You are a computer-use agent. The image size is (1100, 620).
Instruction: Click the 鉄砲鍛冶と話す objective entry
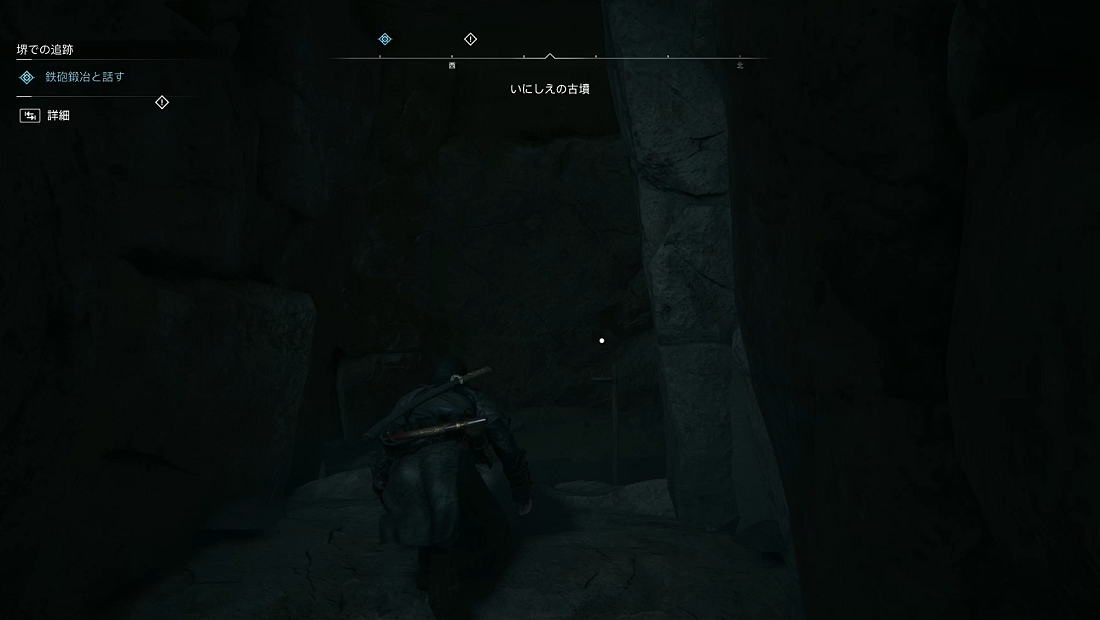[x=84, y=77]
